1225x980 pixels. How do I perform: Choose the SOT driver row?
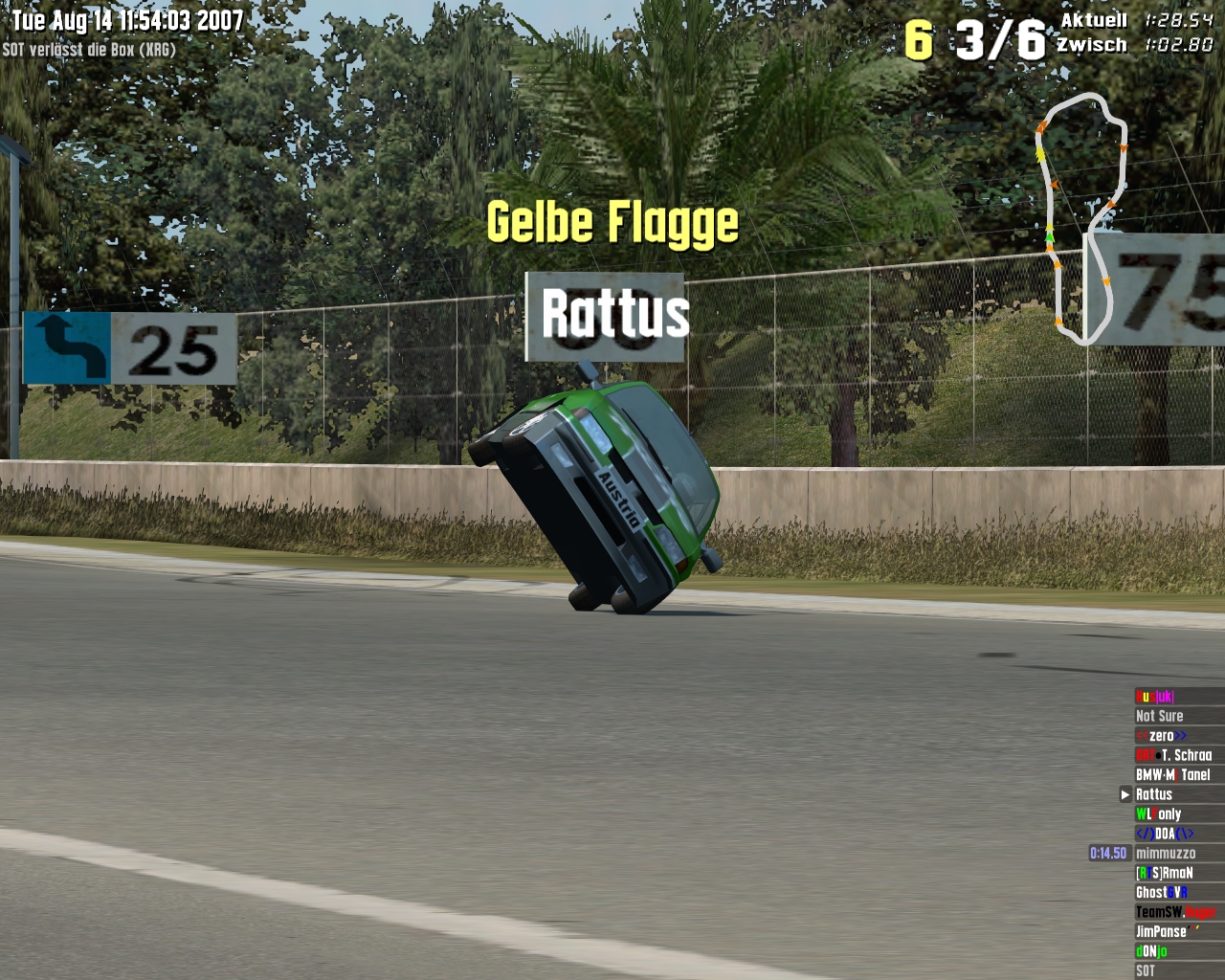pos(1146,970)
